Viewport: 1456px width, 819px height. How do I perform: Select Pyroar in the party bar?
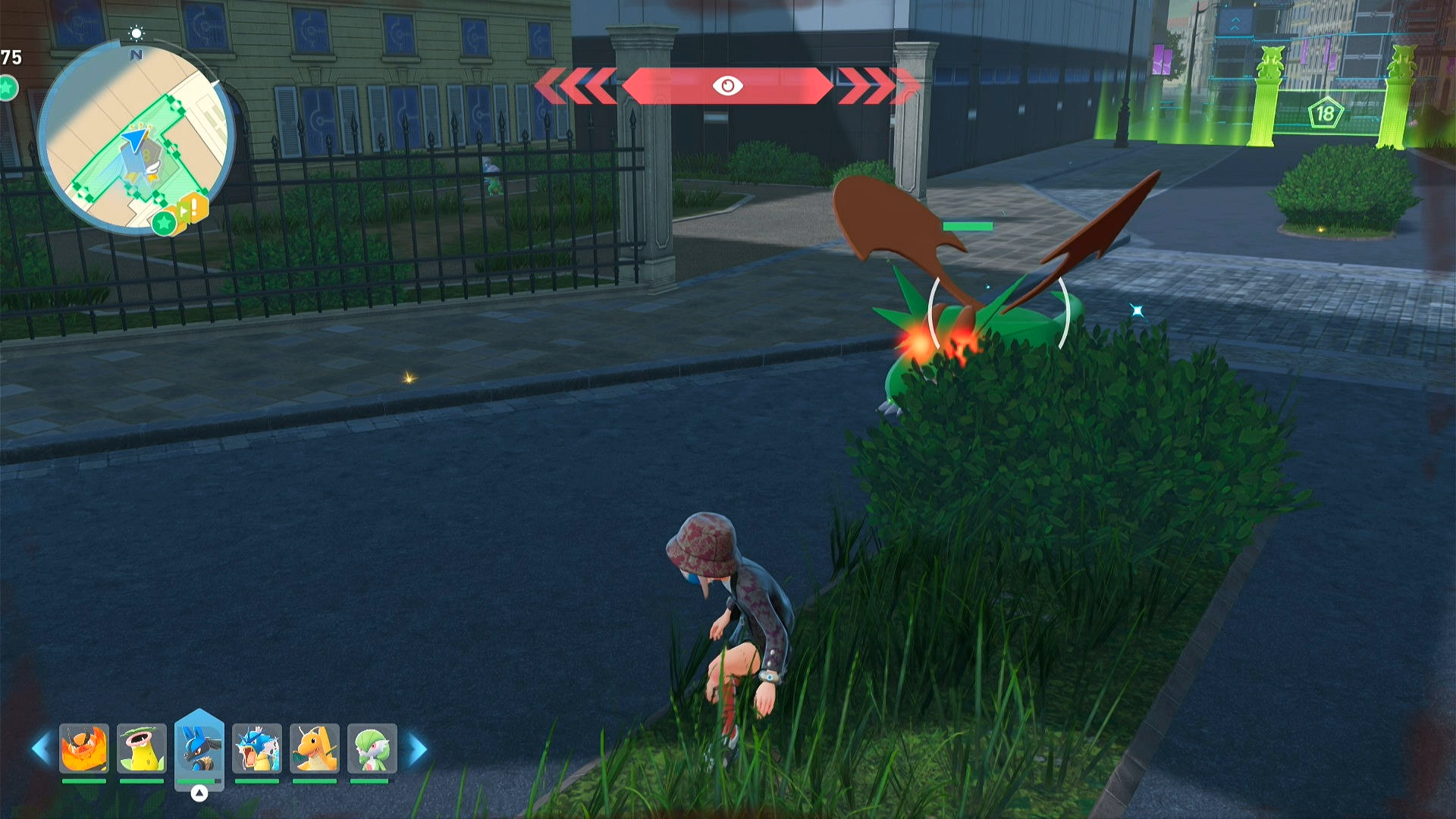pyautogui.click(x=84, y=748)
